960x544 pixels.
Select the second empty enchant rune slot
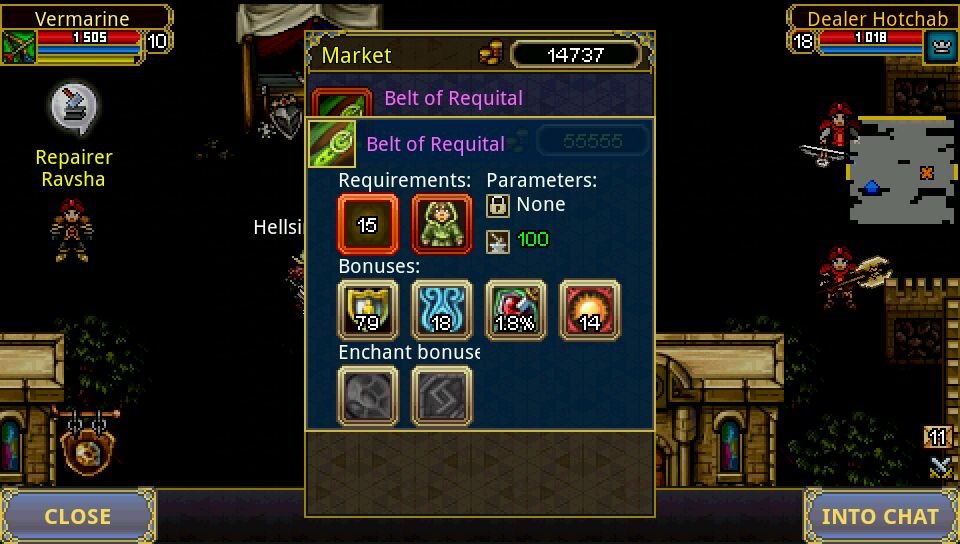pos(441,396)
